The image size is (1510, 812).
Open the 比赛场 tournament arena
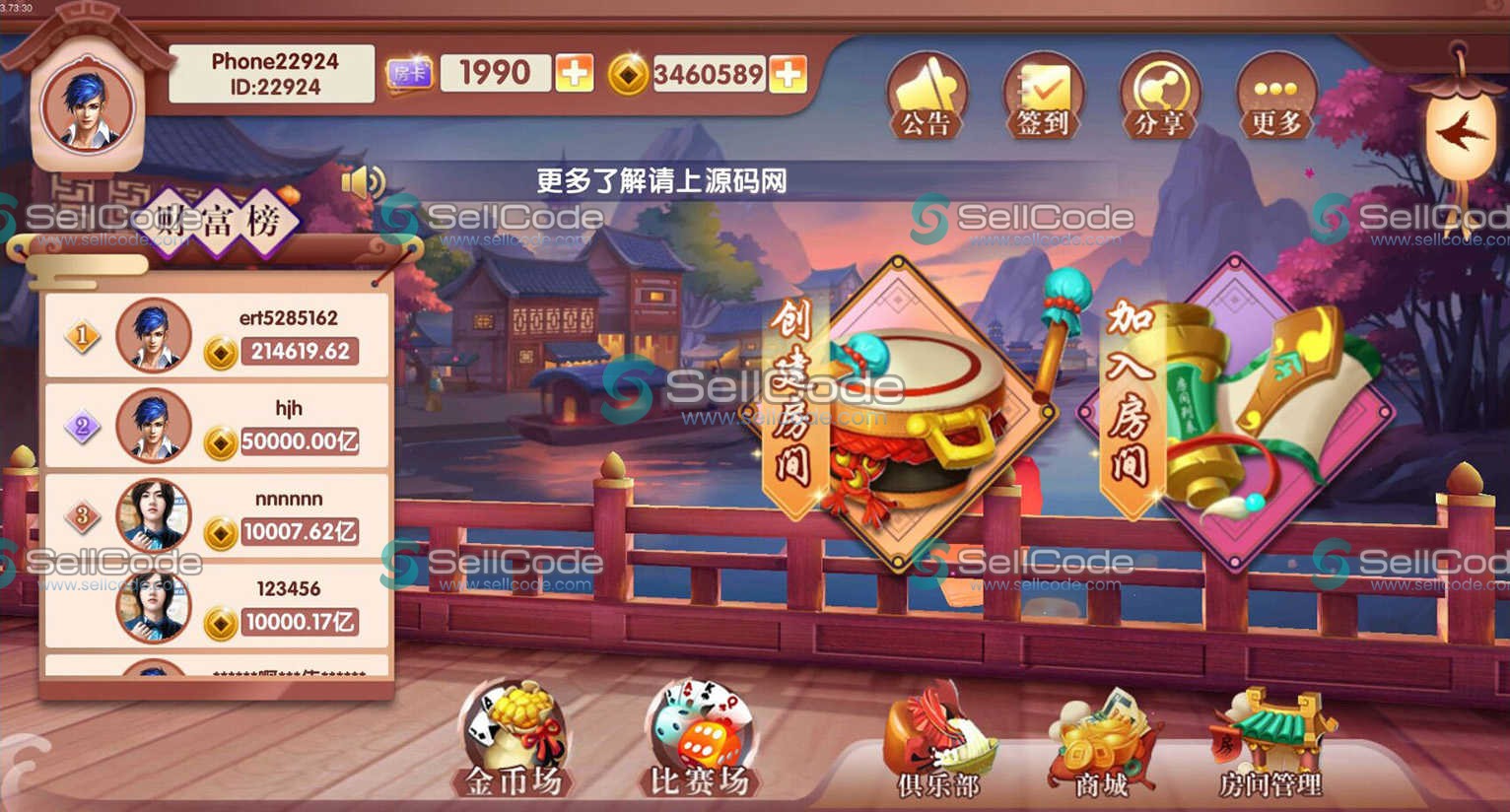tap(700, 739)
